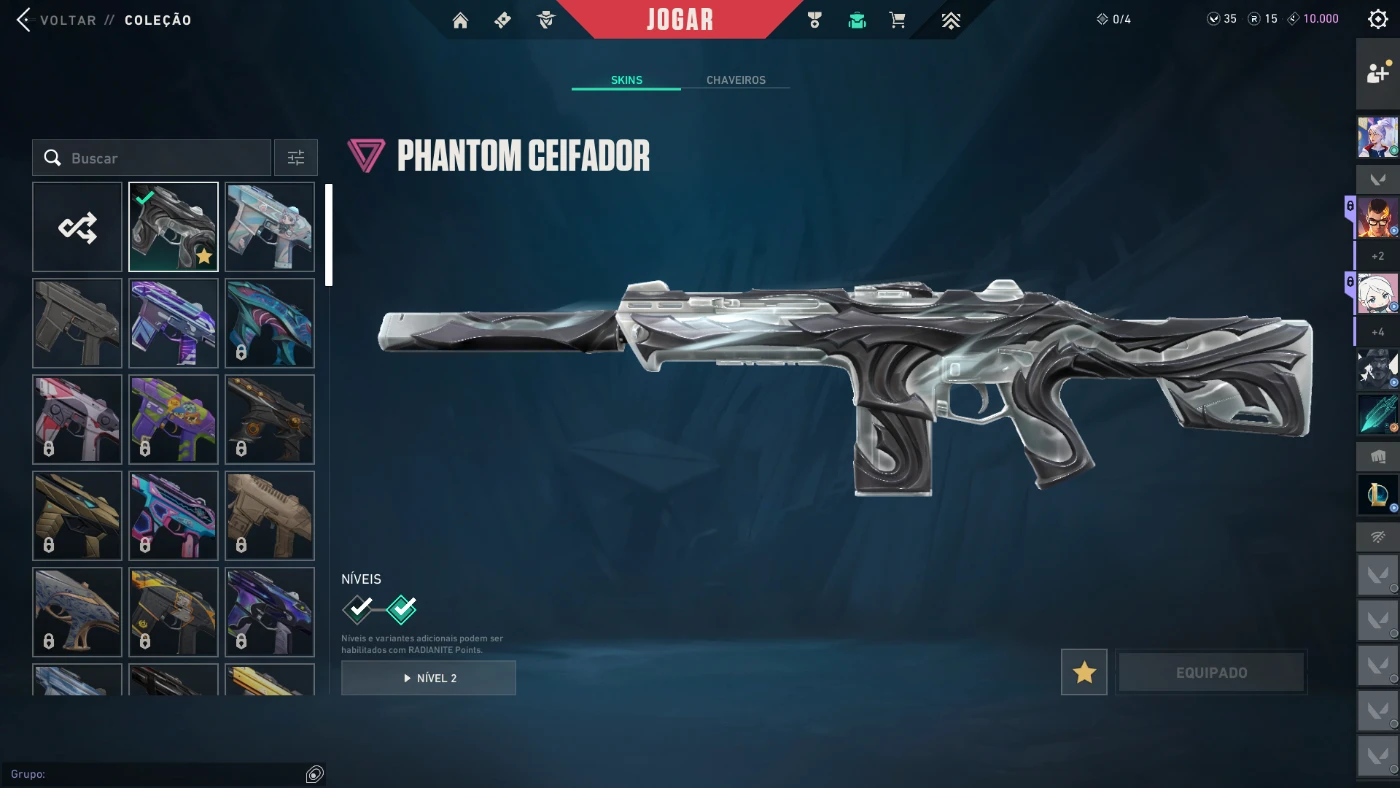Image resolution: width=1400 pixels, height=788 pixels.
Task: Select the default gray Phantom skin thumbnail
Action: click(x=77, y=323)
